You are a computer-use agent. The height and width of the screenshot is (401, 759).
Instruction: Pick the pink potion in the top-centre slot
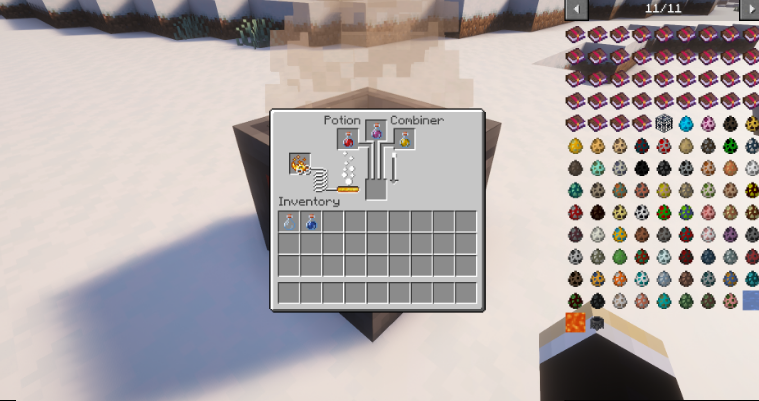(x=376, y=131)
